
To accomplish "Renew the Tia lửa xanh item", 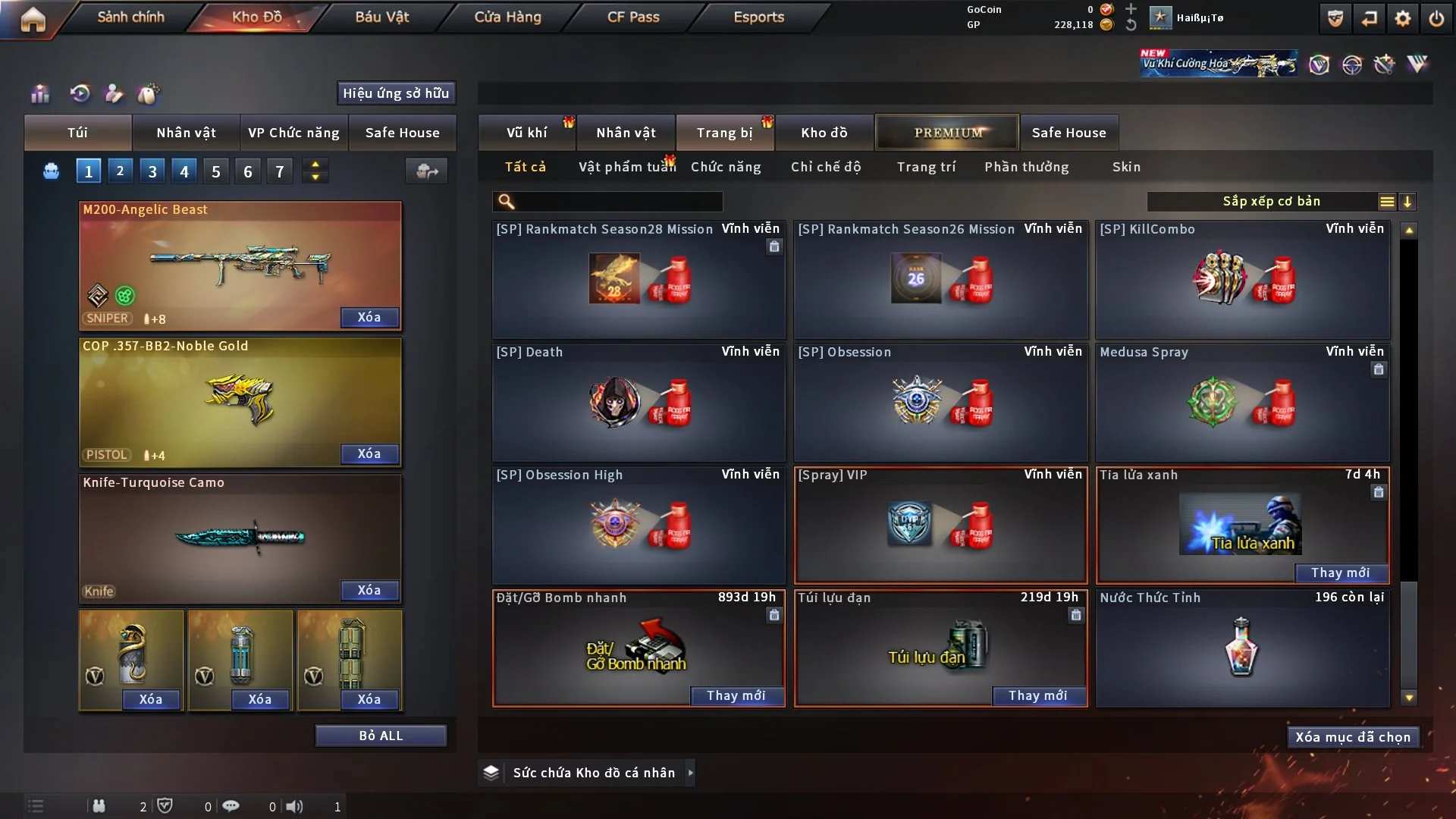I will coord(1340,573).
